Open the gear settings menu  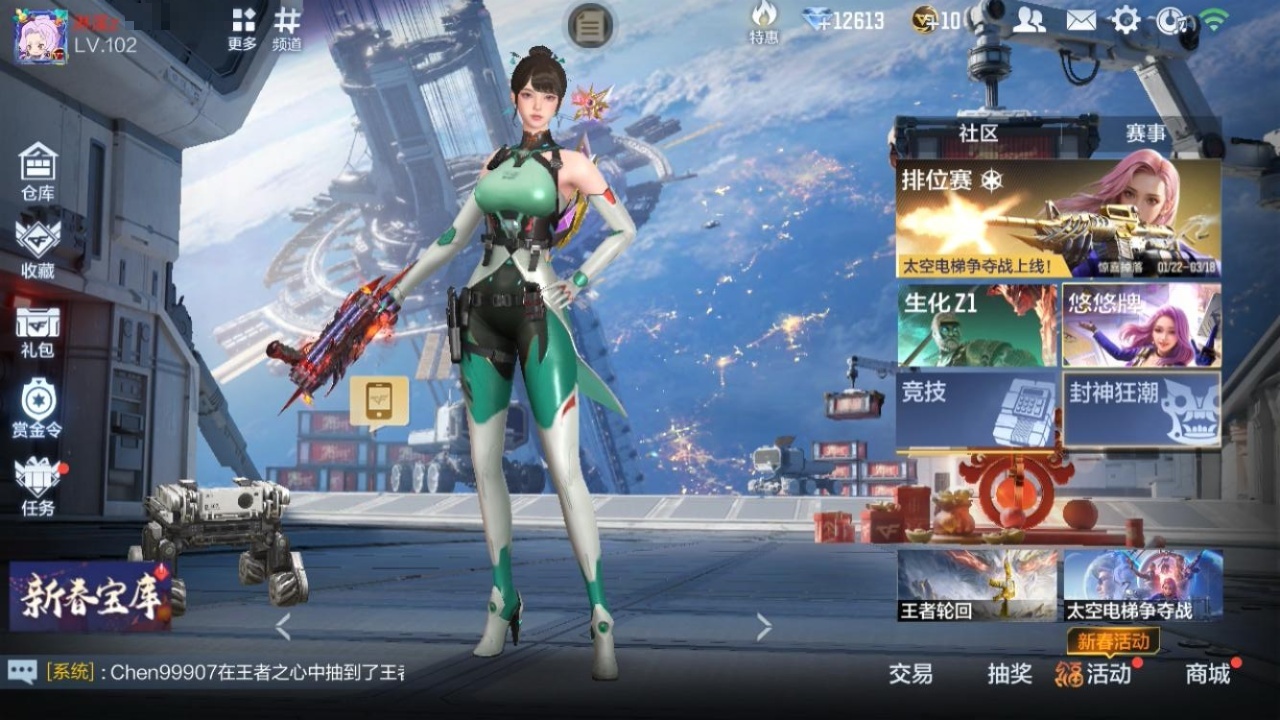point(1126,20)
